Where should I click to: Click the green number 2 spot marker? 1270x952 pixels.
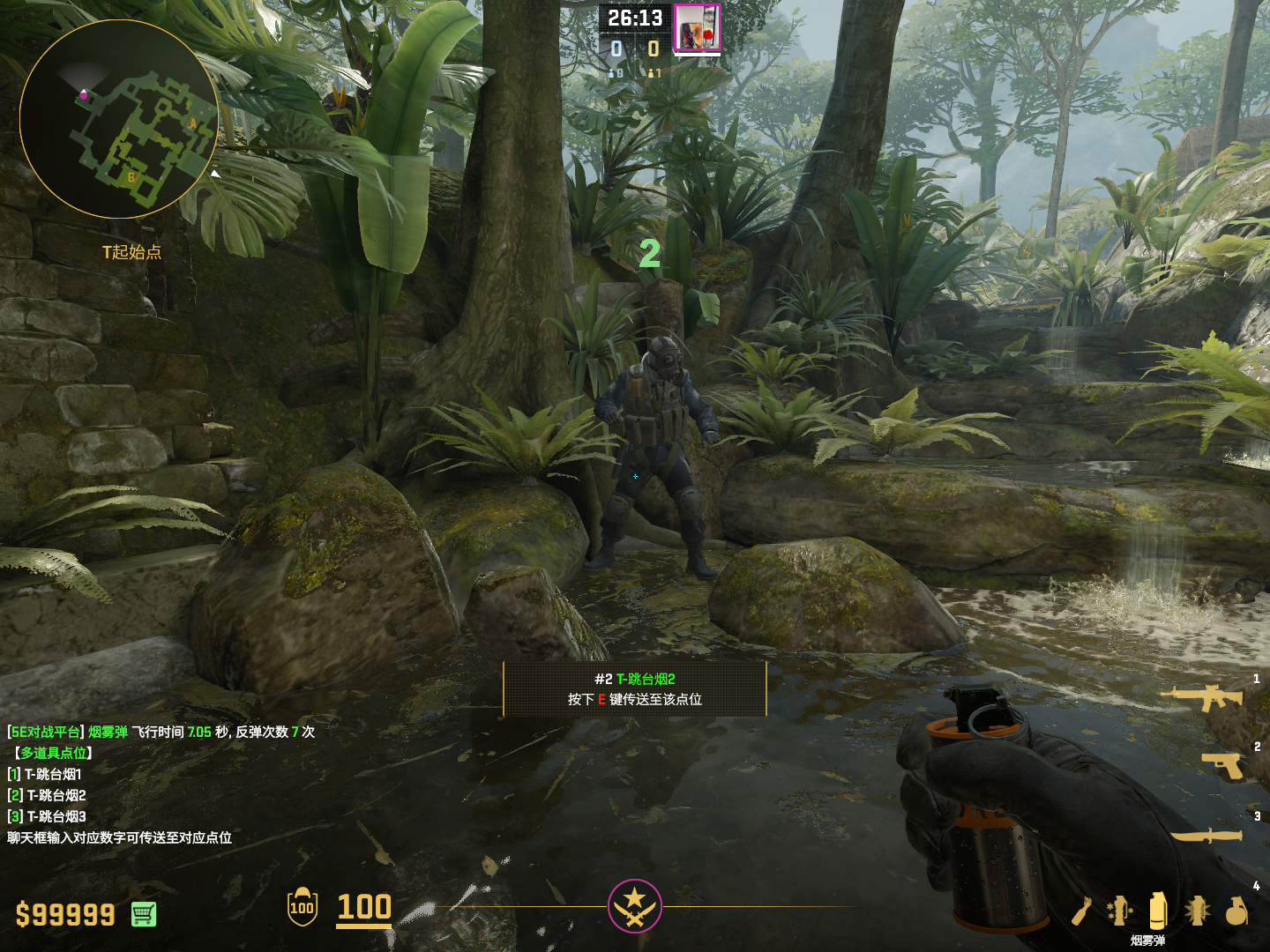point(650,254)
